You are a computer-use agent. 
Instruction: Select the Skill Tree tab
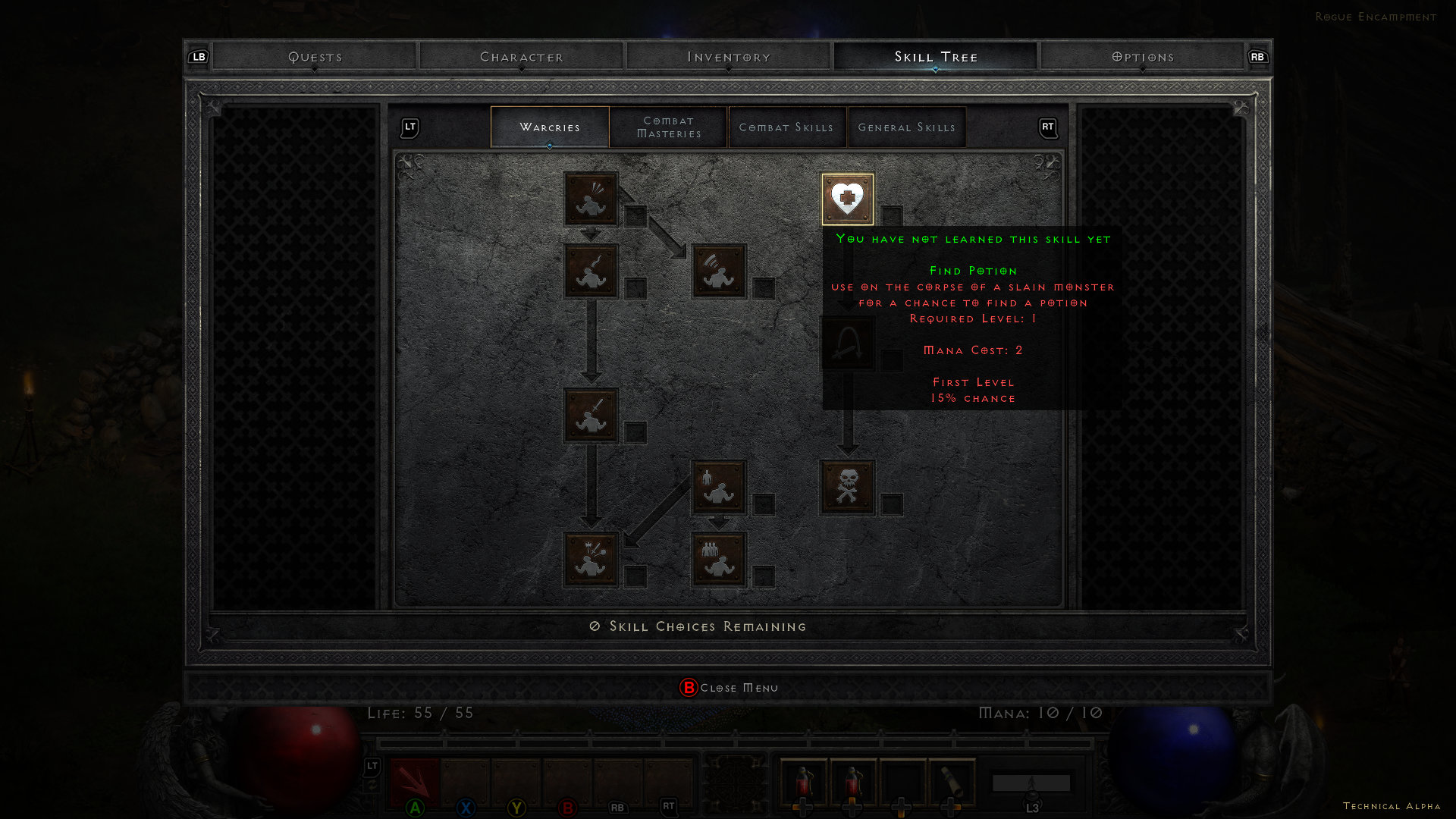point(936,57)
